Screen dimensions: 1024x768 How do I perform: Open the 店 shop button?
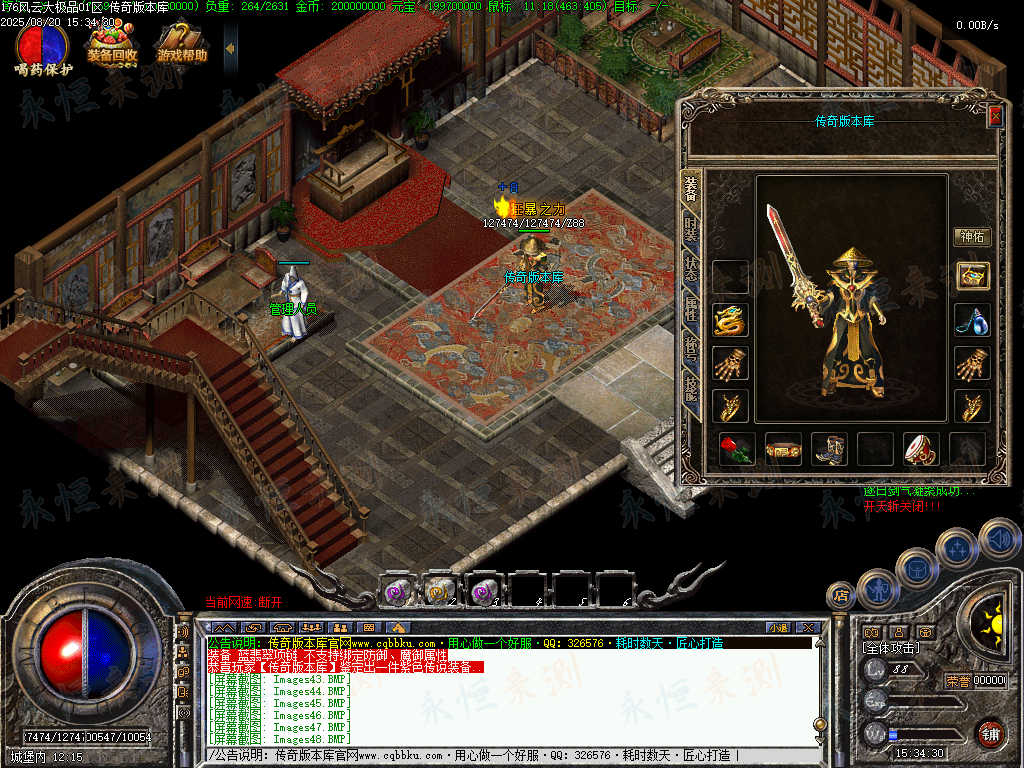point(841,597)
